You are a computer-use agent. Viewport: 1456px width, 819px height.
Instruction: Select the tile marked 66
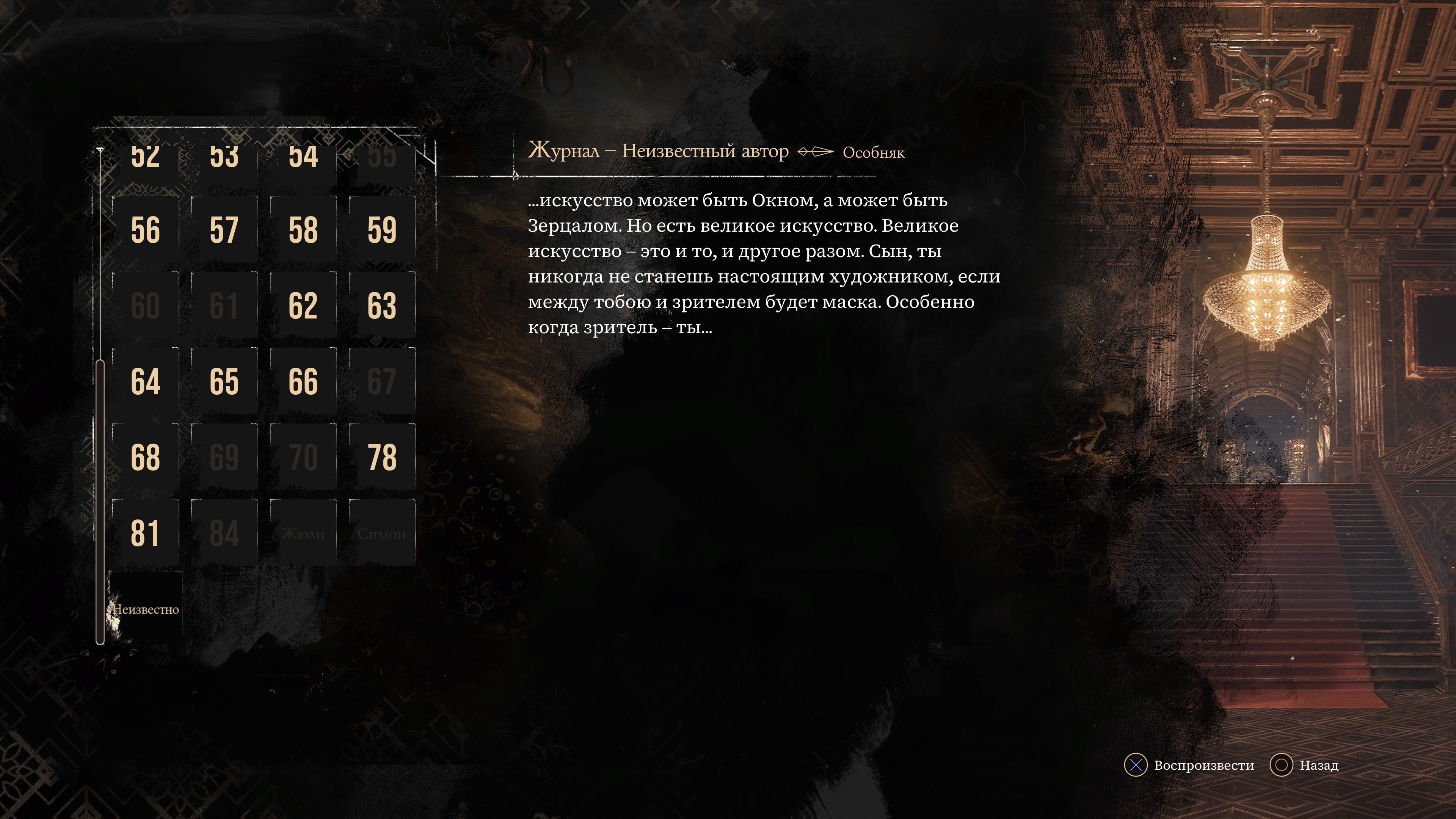303,381
